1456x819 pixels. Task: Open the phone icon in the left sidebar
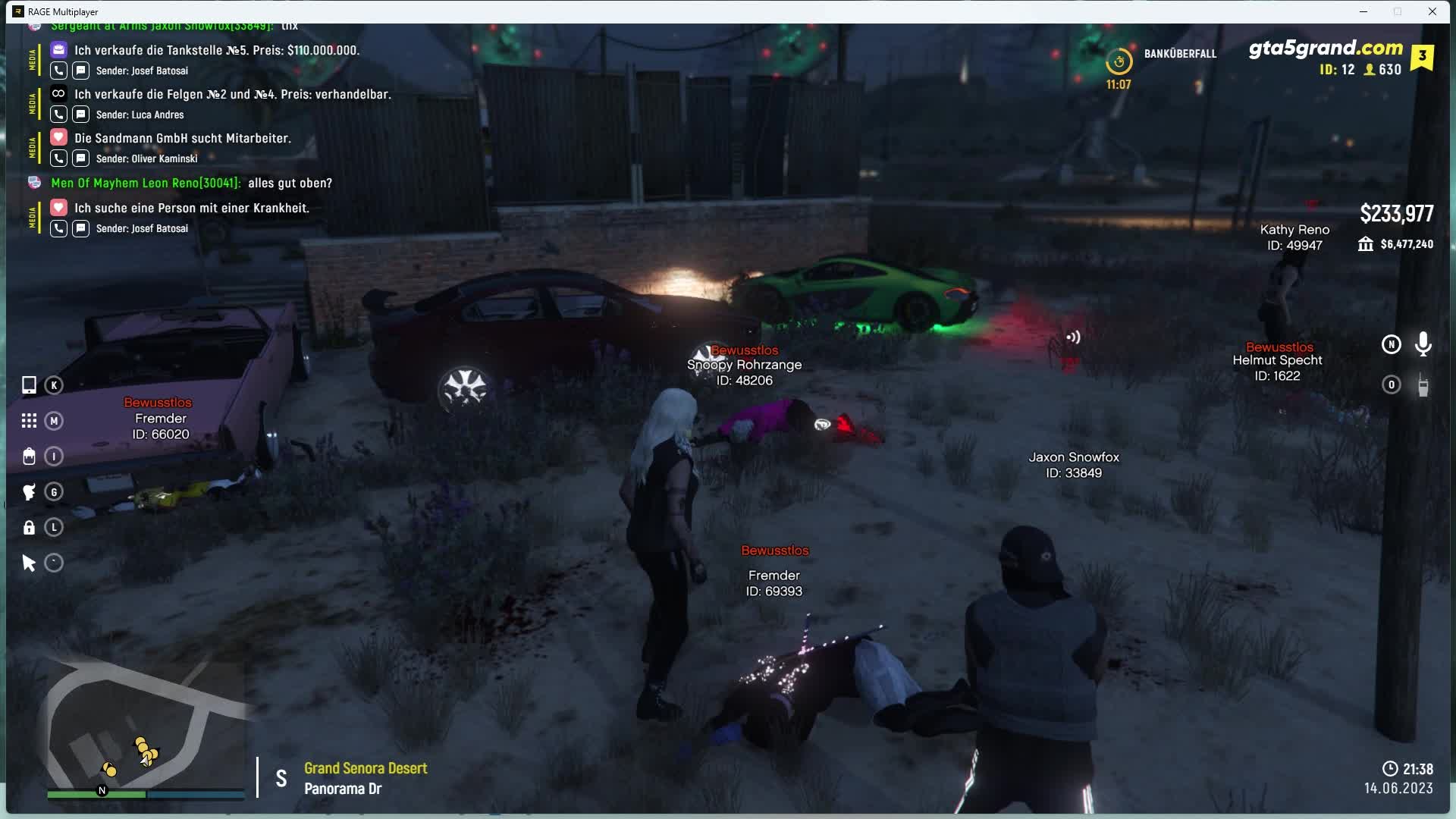point(29,385)
